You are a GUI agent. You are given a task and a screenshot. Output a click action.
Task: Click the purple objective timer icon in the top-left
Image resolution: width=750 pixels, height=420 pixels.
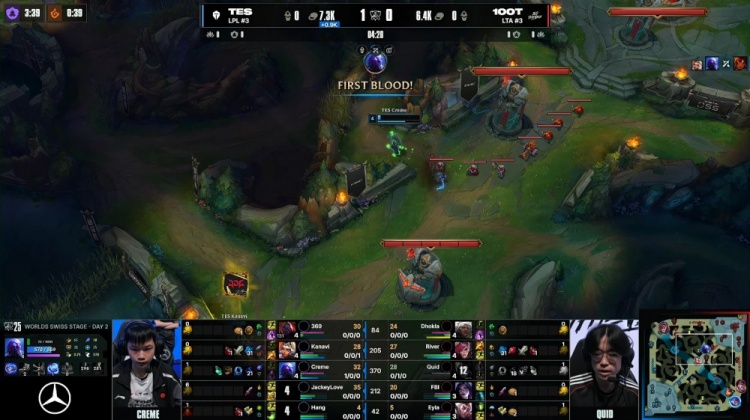coord(12,13)
